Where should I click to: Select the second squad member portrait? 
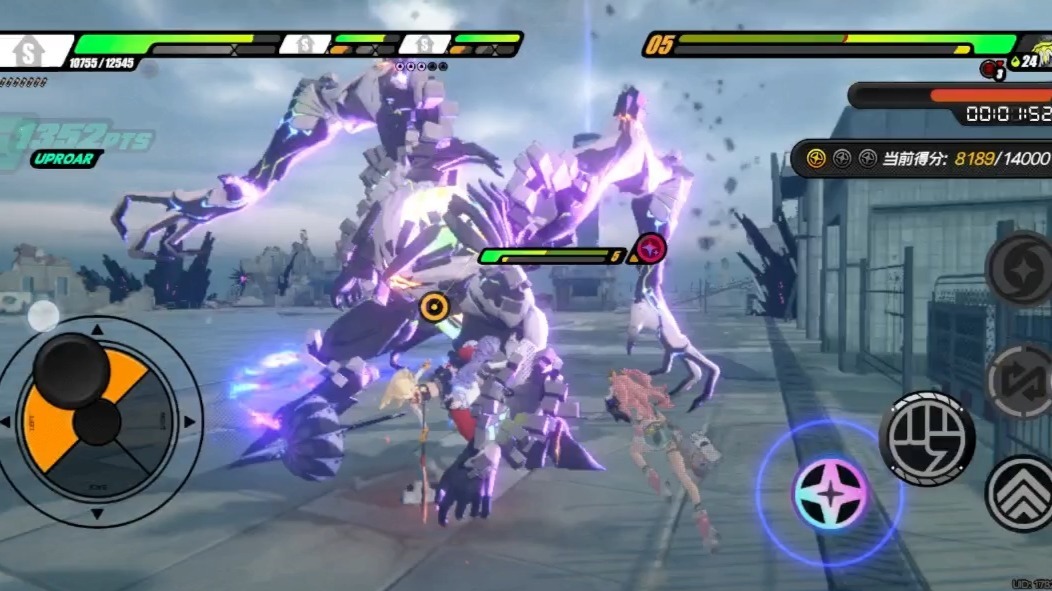(x=304, y=45)
